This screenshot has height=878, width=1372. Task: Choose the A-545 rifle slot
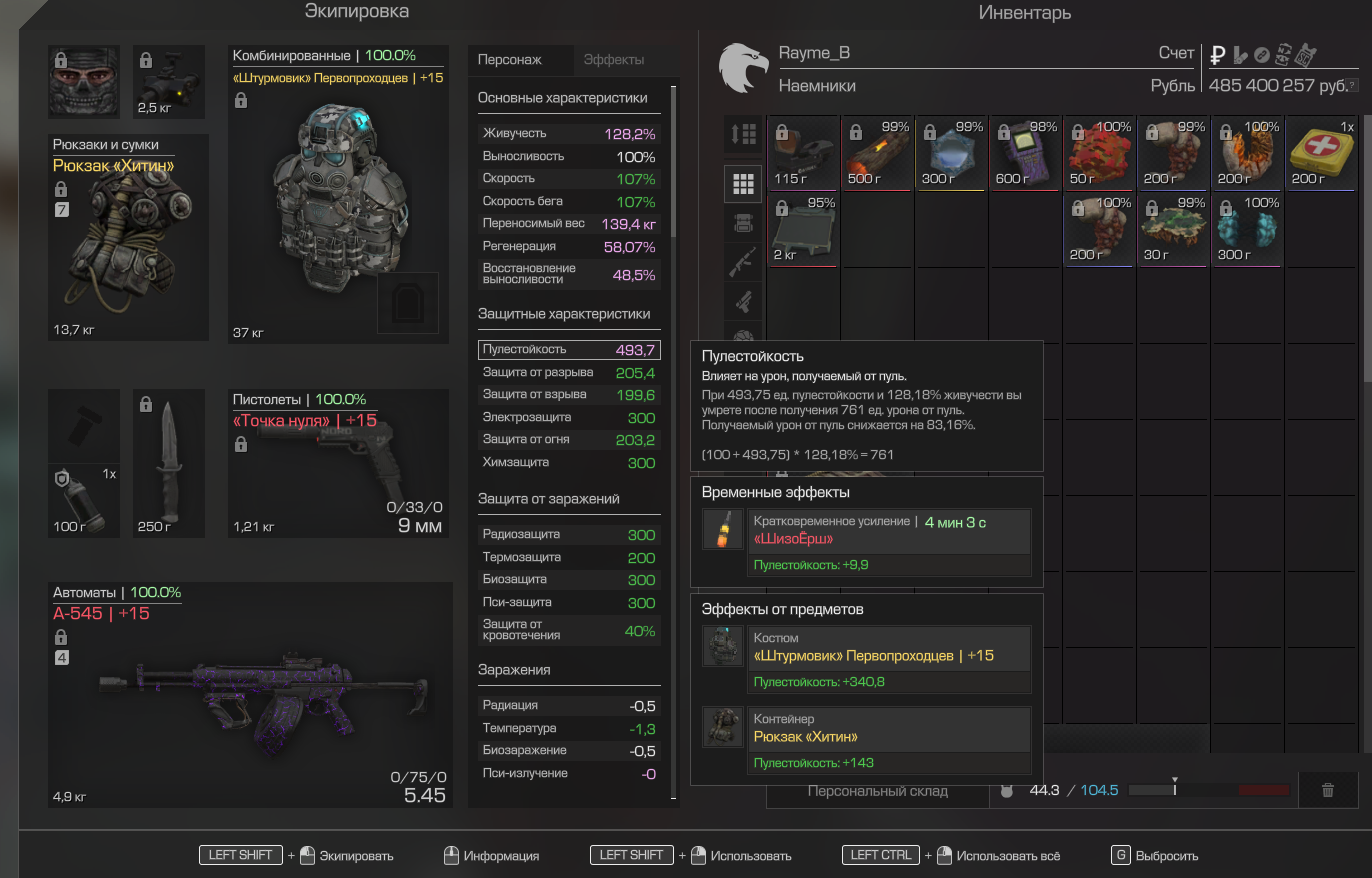tap(250, 695)
